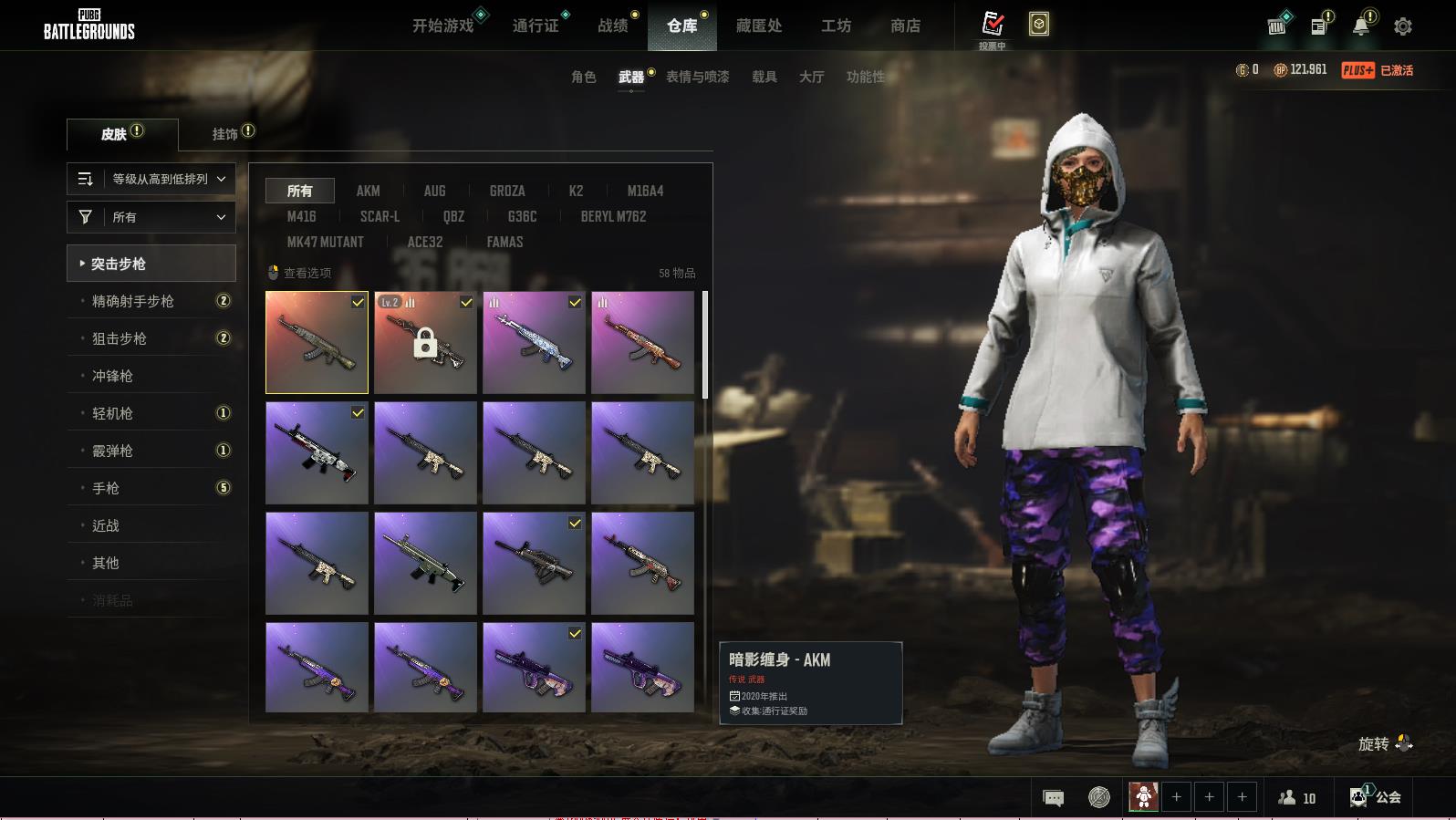Viewport: 1456px width, 820px height.
Task: Filter skins by FAMAS
Action: pyautogui.click(x=504, y=242)
